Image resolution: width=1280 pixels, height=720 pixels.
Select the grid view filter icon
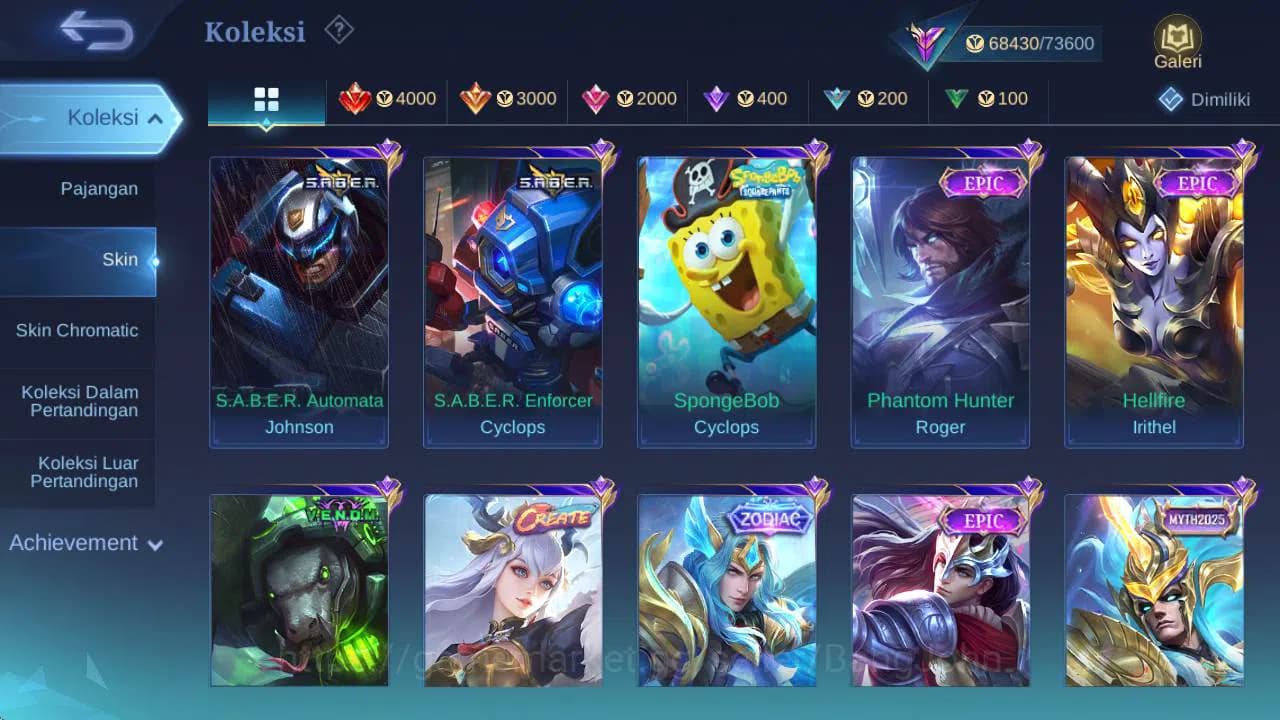point(265,99)
